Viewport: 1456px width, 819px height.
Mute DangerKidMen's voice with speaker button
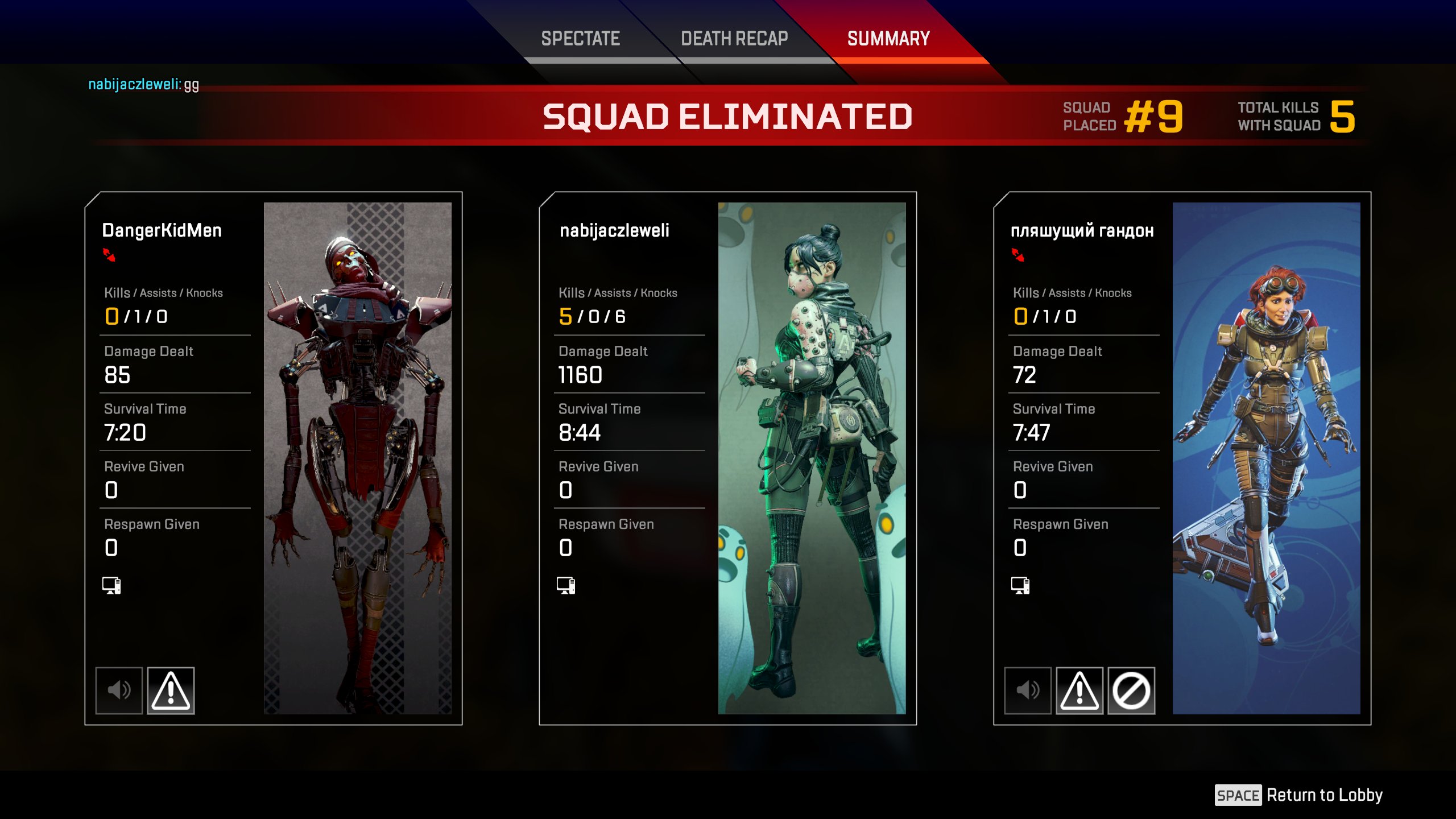tap(119, 690)
